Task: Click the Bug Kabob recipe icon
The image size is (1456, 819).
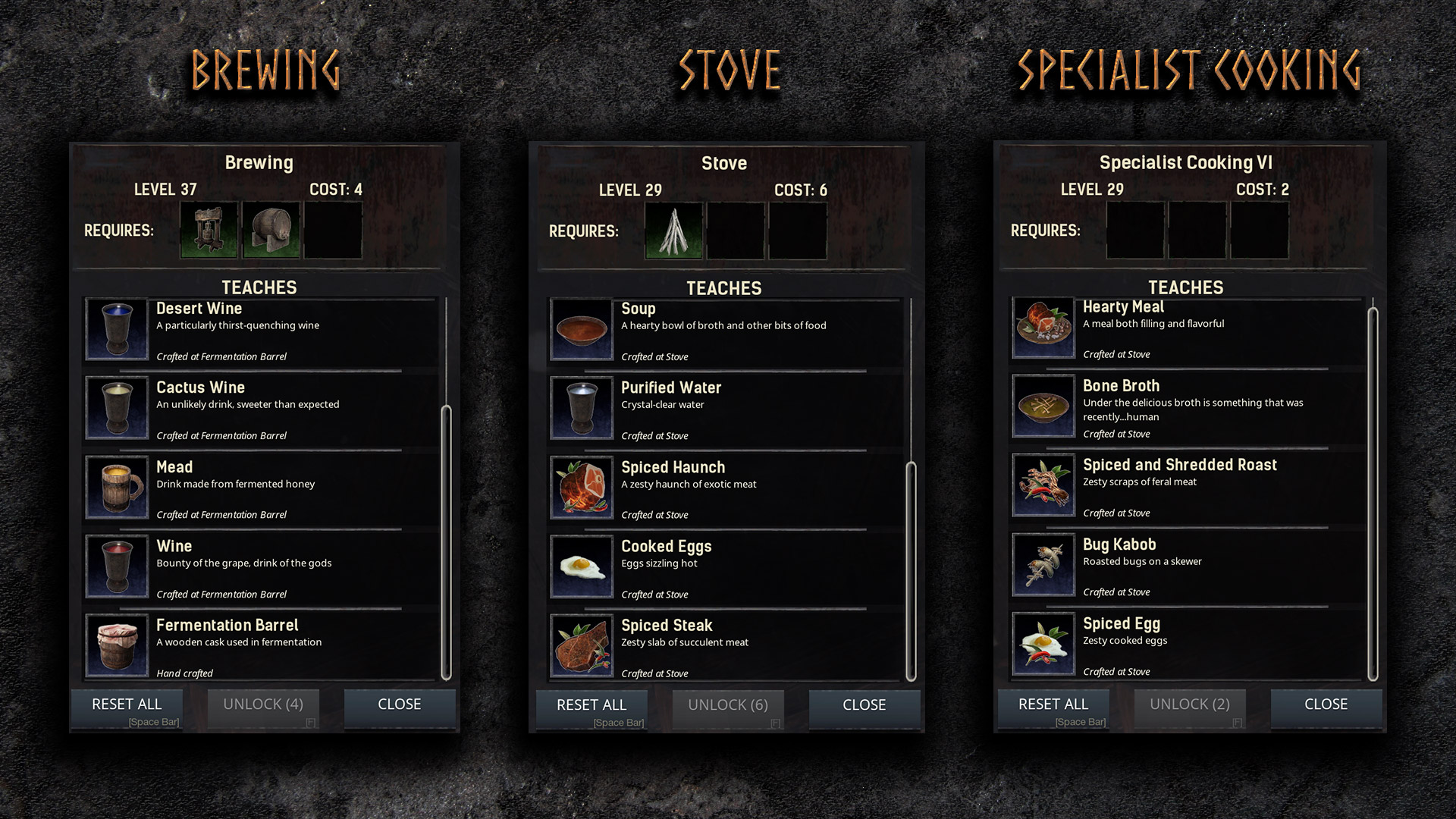Action: click(1043, 566)
